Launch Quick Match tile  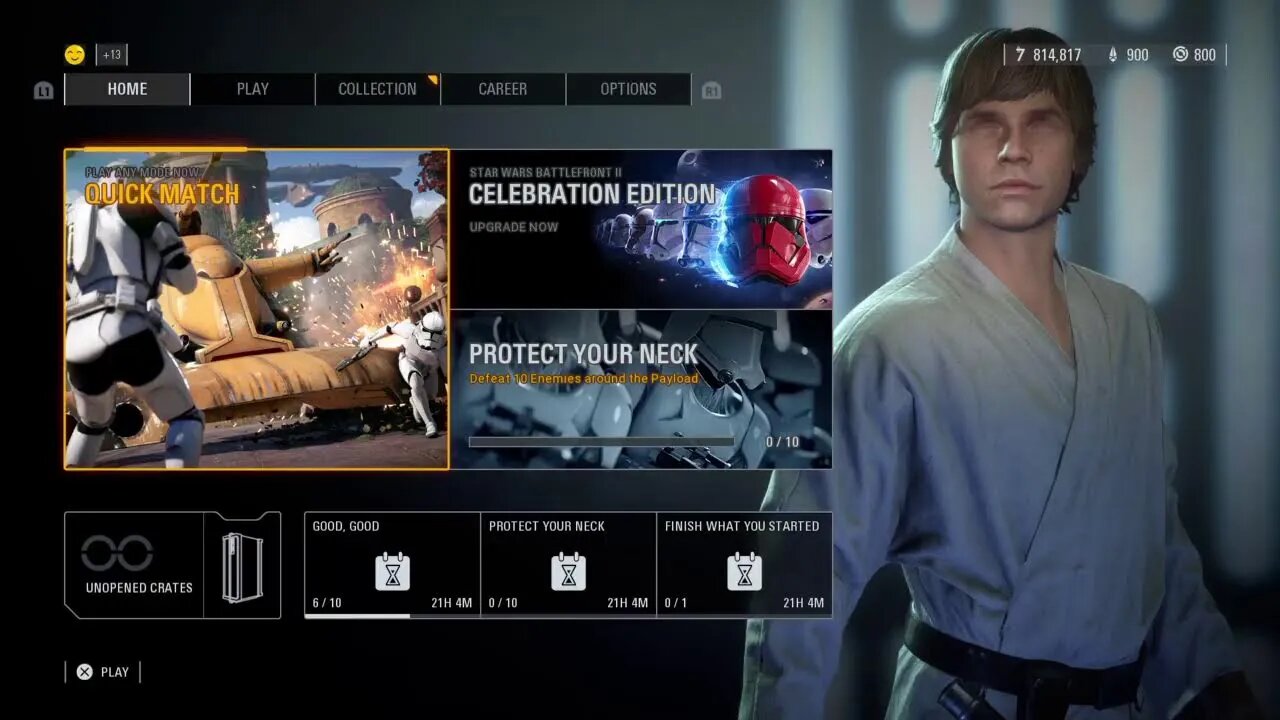257,309
